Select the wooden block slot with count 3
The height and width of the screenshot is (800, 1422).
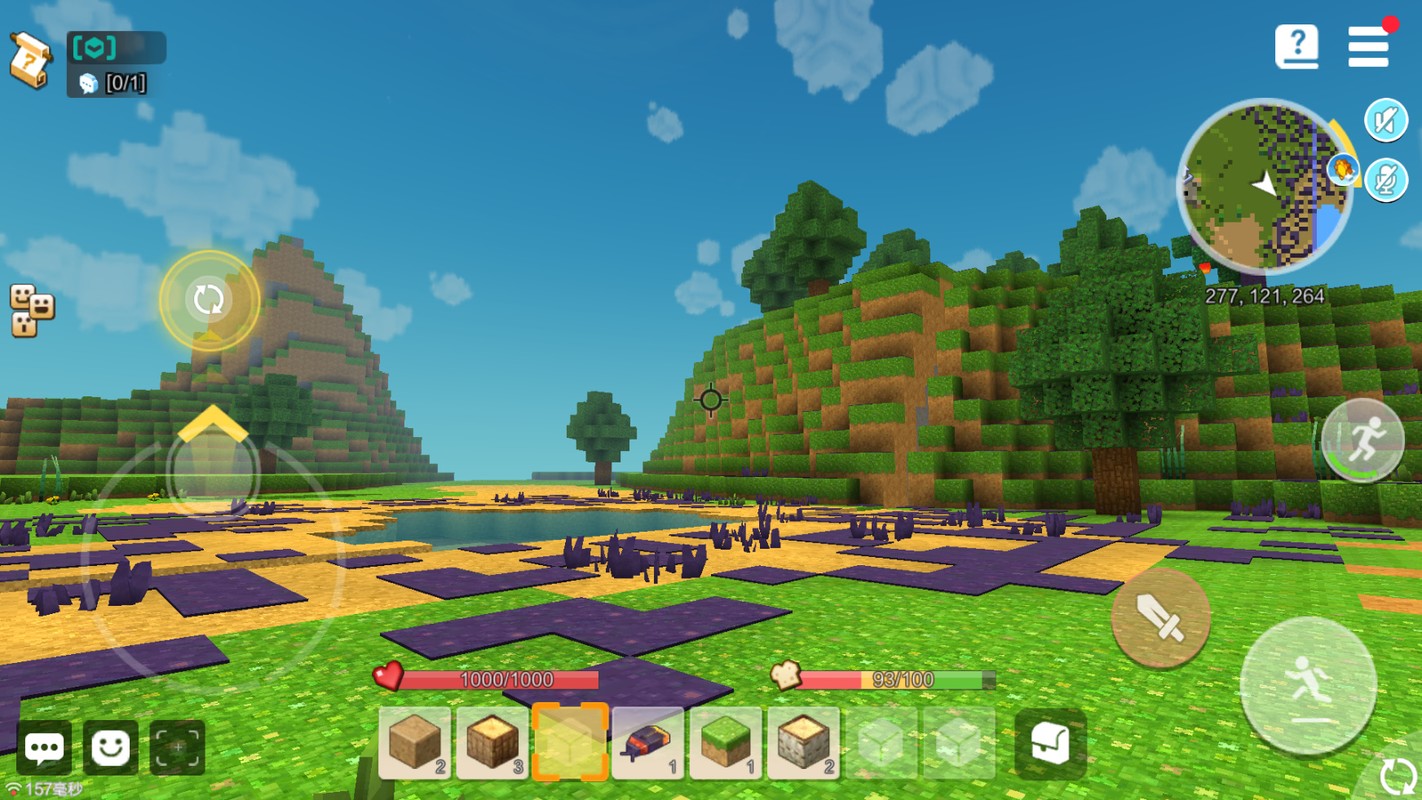coord(493,743)
